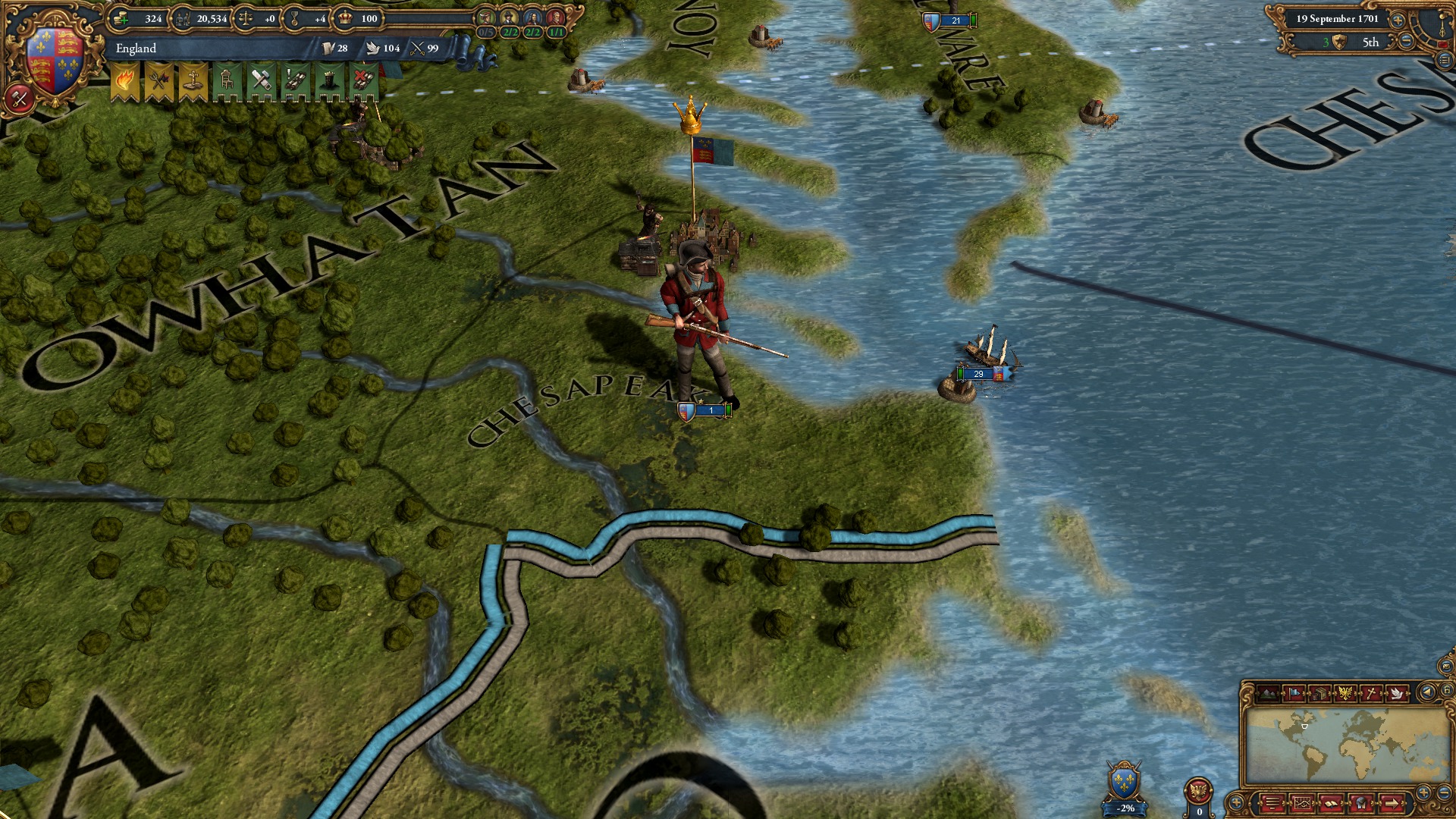Open the religious mapmode with the cross icon
This screenshot has width=1456, height=819.
(x=1371, y=693)
